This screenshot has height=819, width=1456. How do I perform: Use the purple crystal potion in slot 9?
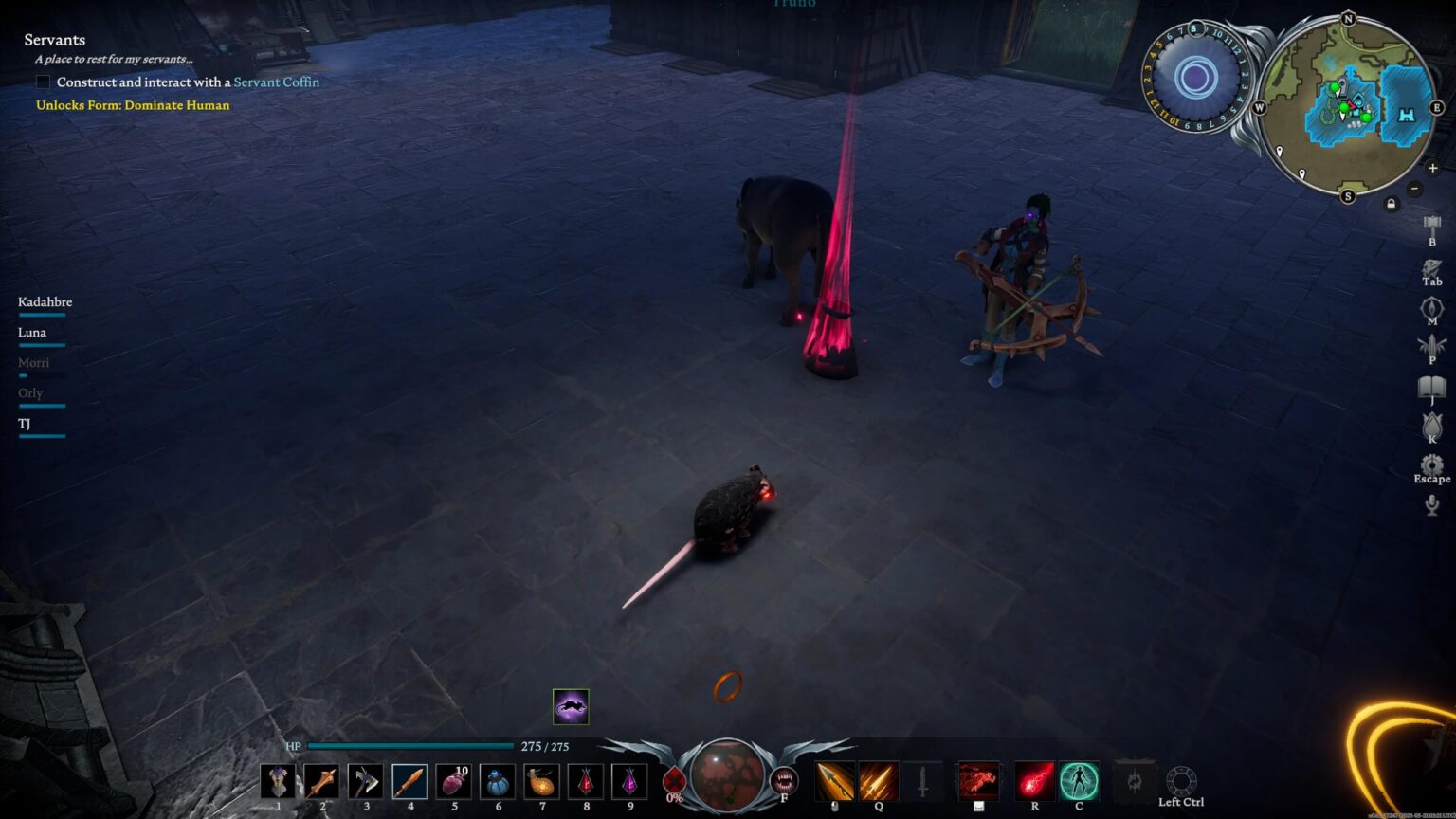pyautogui.click(x=629, y=781)
